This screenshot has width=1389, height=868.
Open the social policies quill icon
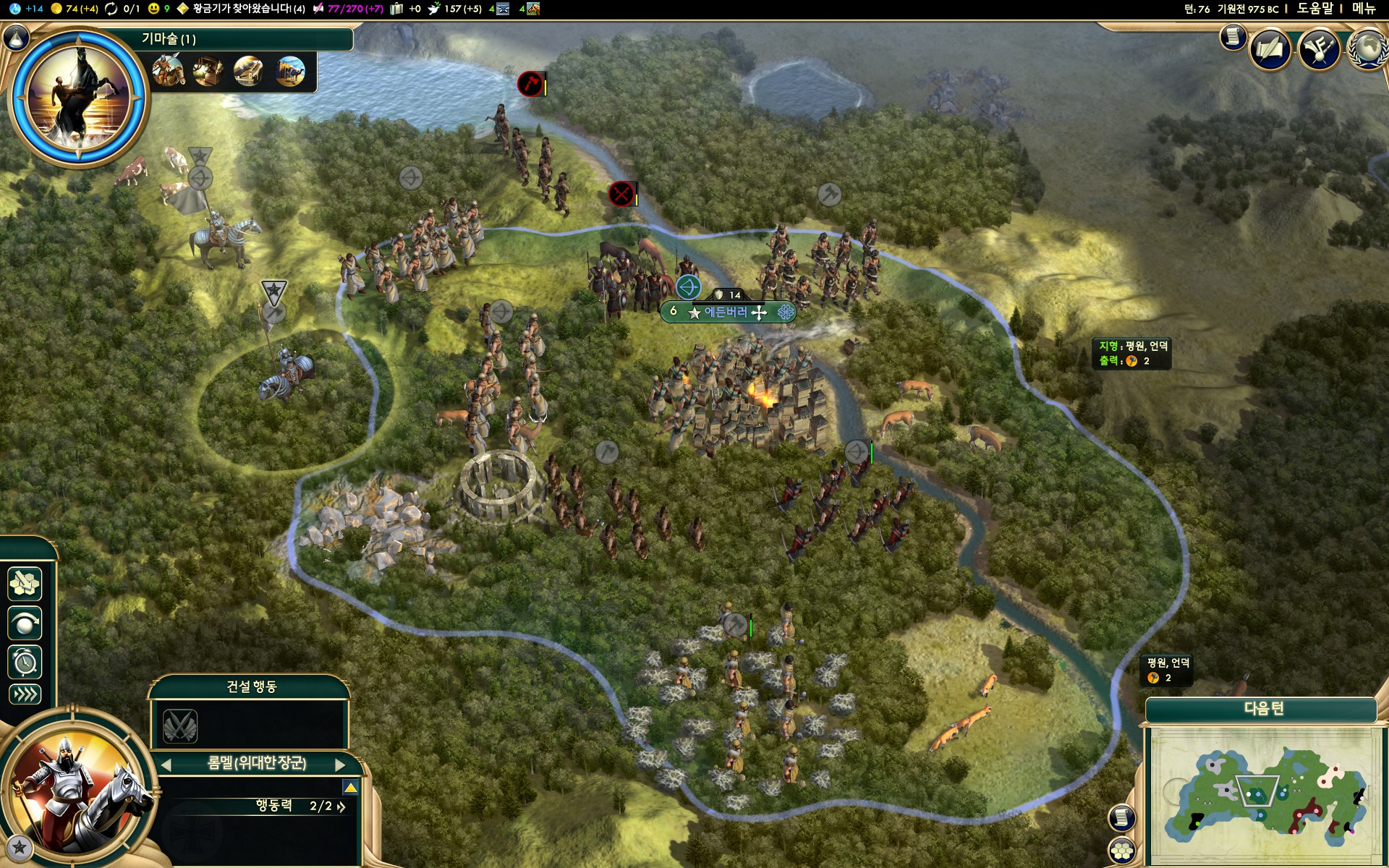coord(1270,49)
